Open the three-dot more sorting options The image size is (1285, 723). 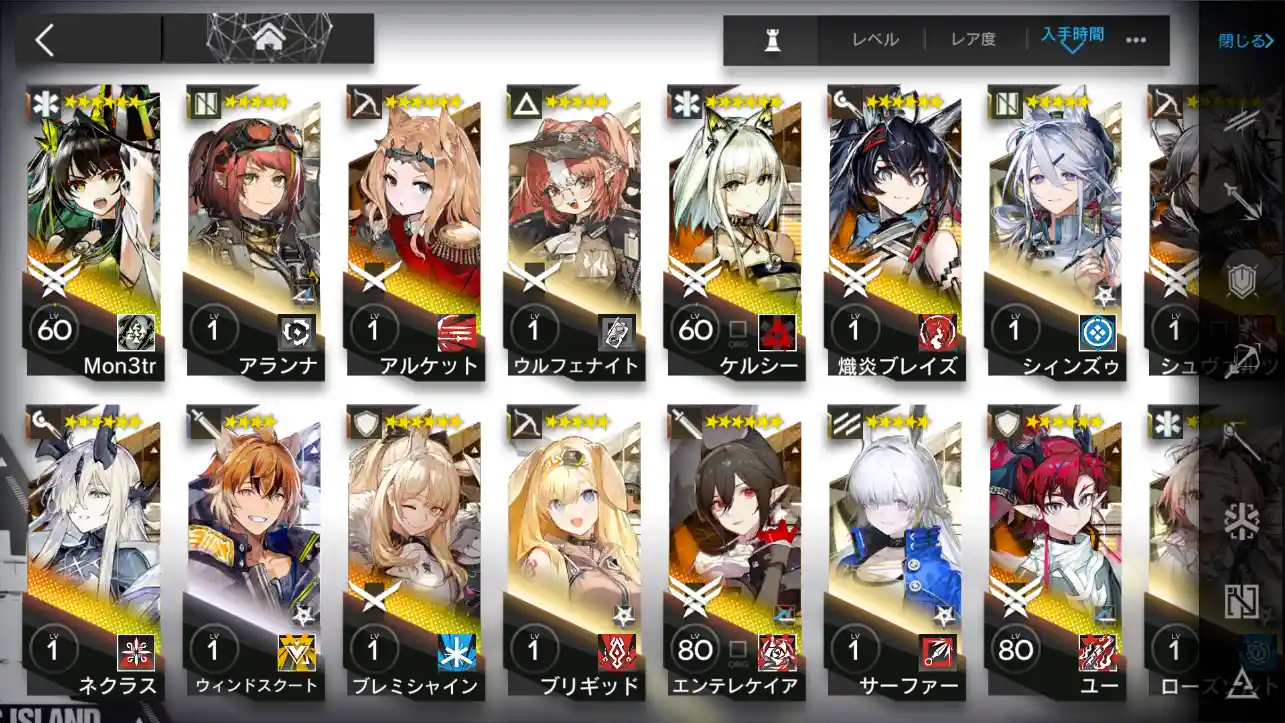[1136, 40]
